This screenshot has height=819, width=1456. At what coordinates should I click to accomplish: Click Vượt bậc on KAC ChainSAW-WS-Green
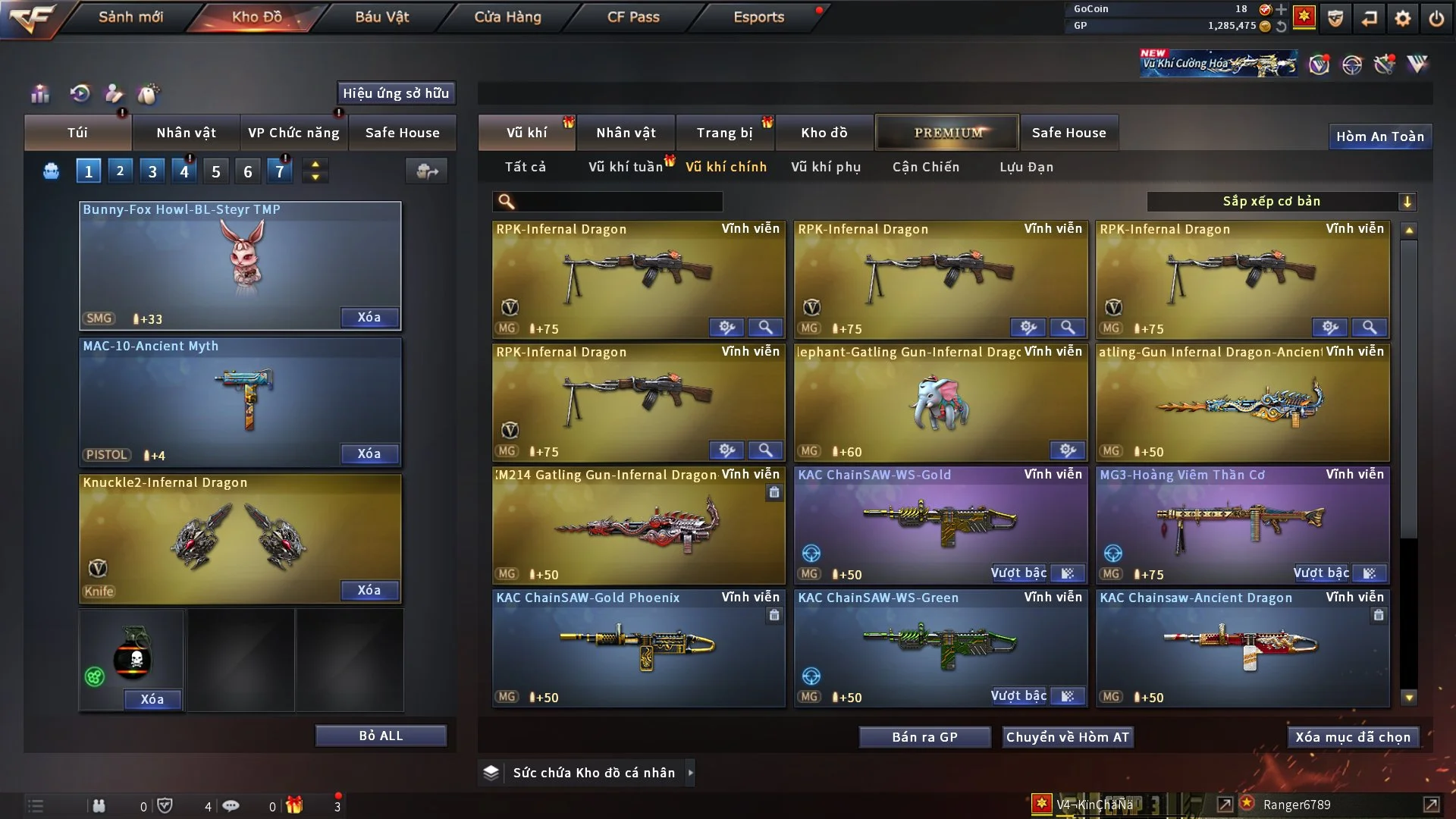[1018, 696]
